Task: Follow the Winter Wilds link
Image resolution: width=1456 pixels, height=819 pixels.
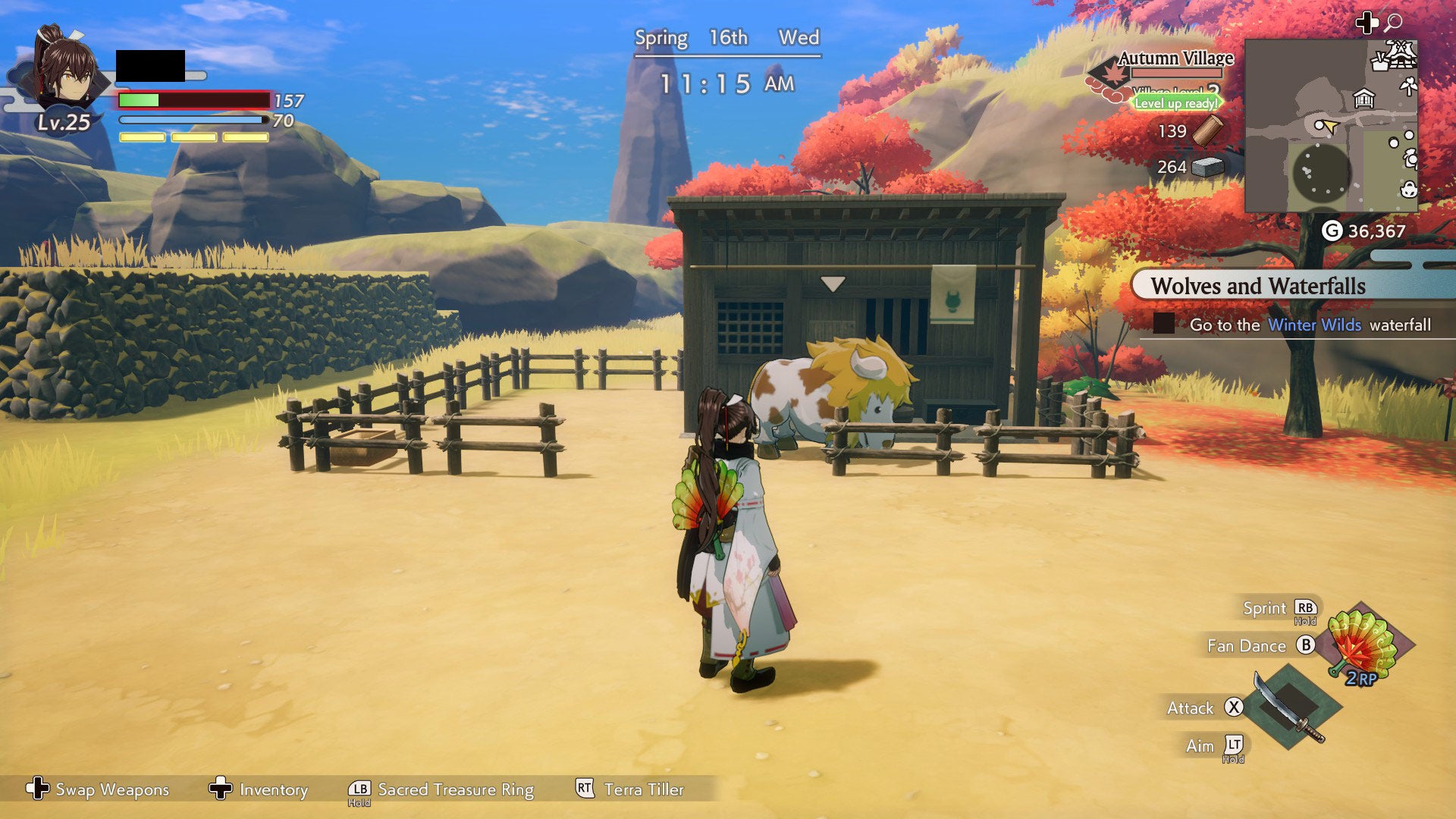Action: 1314,324
